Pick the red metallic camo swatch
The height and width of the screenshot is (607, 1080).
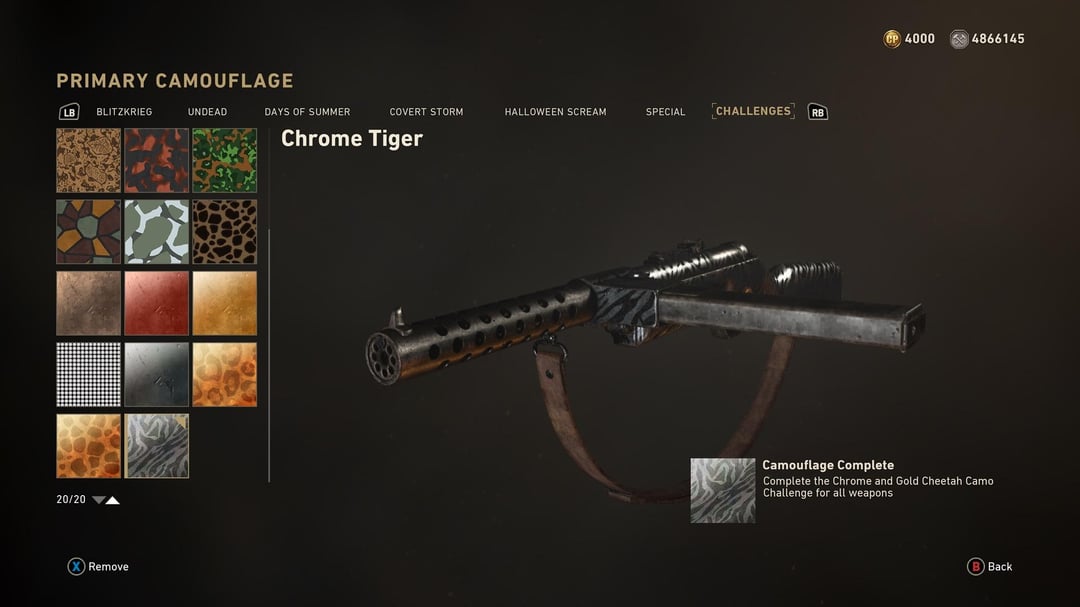156,303
